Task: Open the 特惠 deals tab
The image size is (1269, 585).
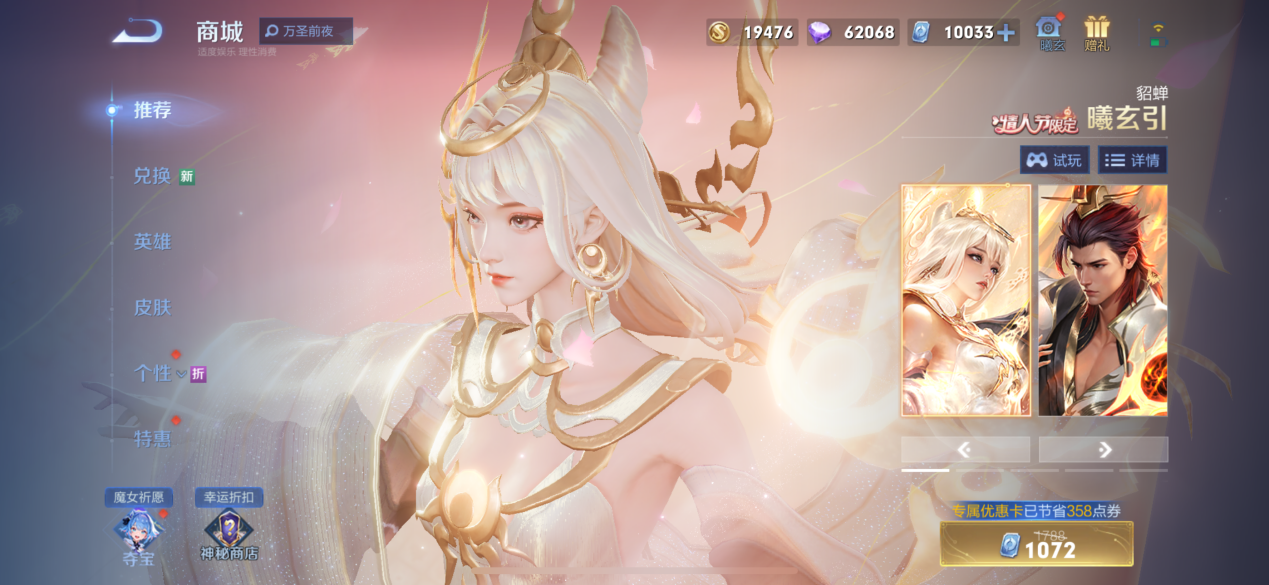Action: pyautogui.click(x=152, y=438)
